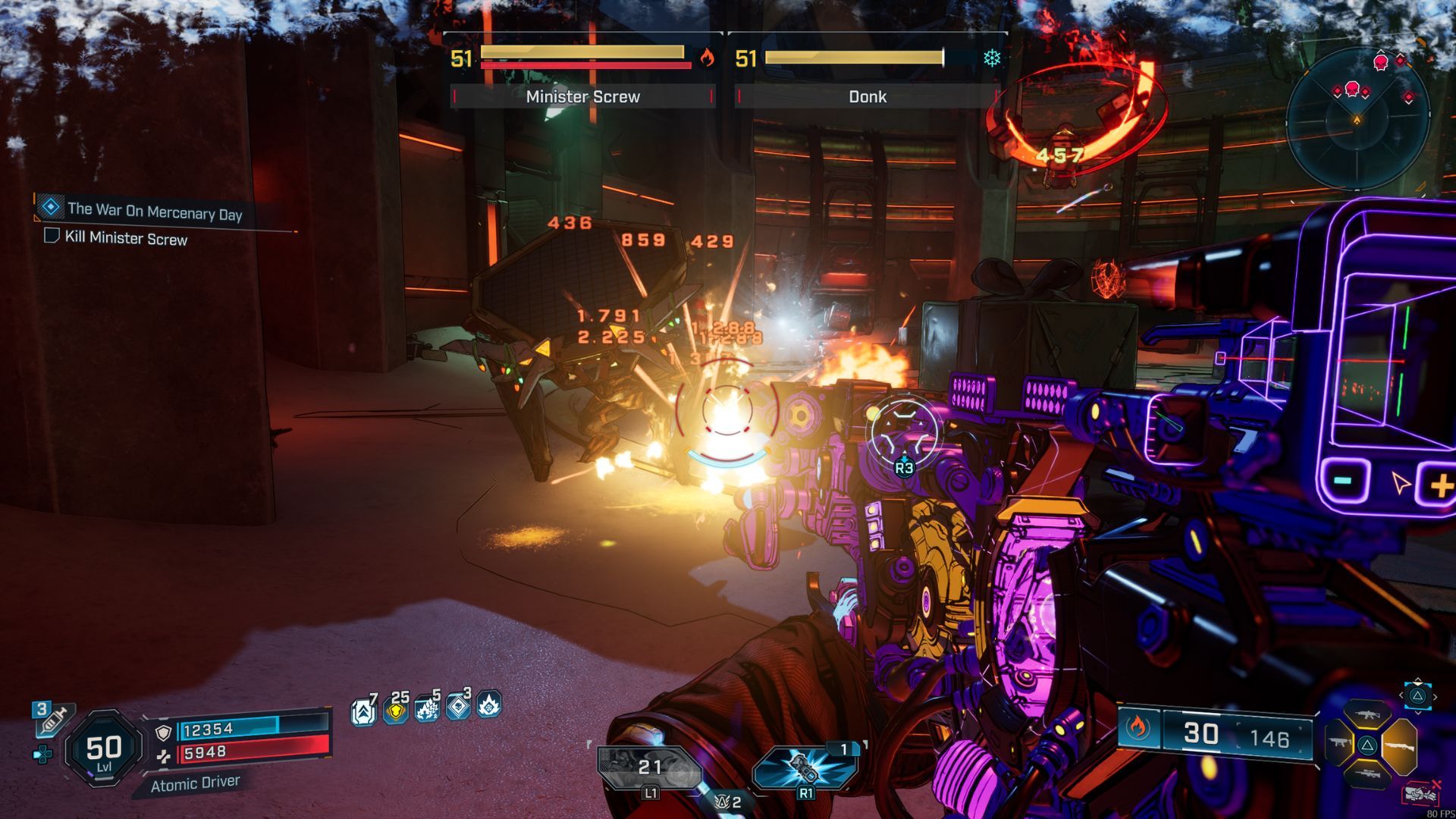The image size is (1456, 819).
Task: Activate the action skill icon with 1 charge
Action: click(x=805, y=767)
